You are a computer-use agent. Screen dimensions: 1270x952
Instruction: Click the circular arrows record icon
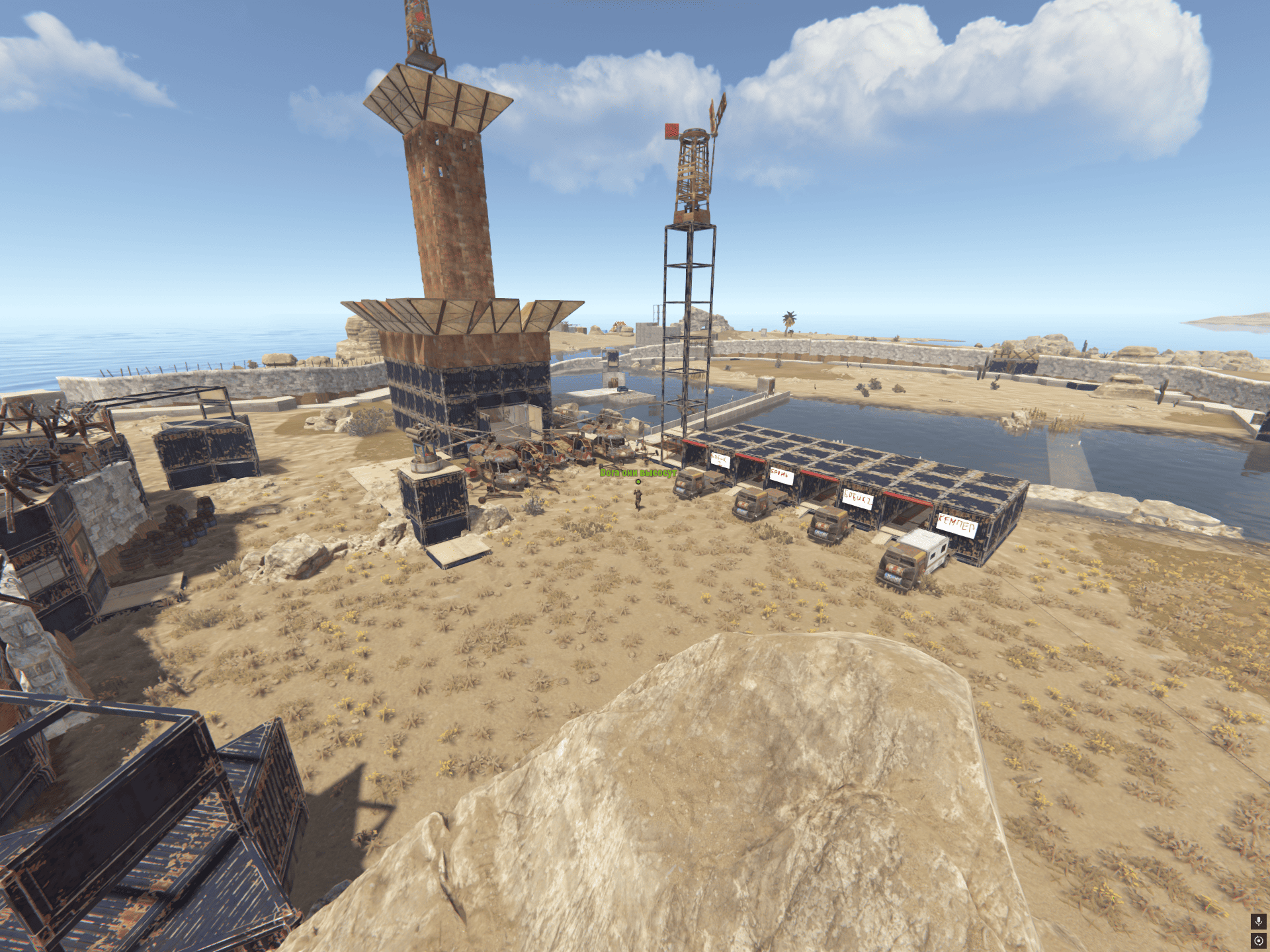pos(1258,940)
